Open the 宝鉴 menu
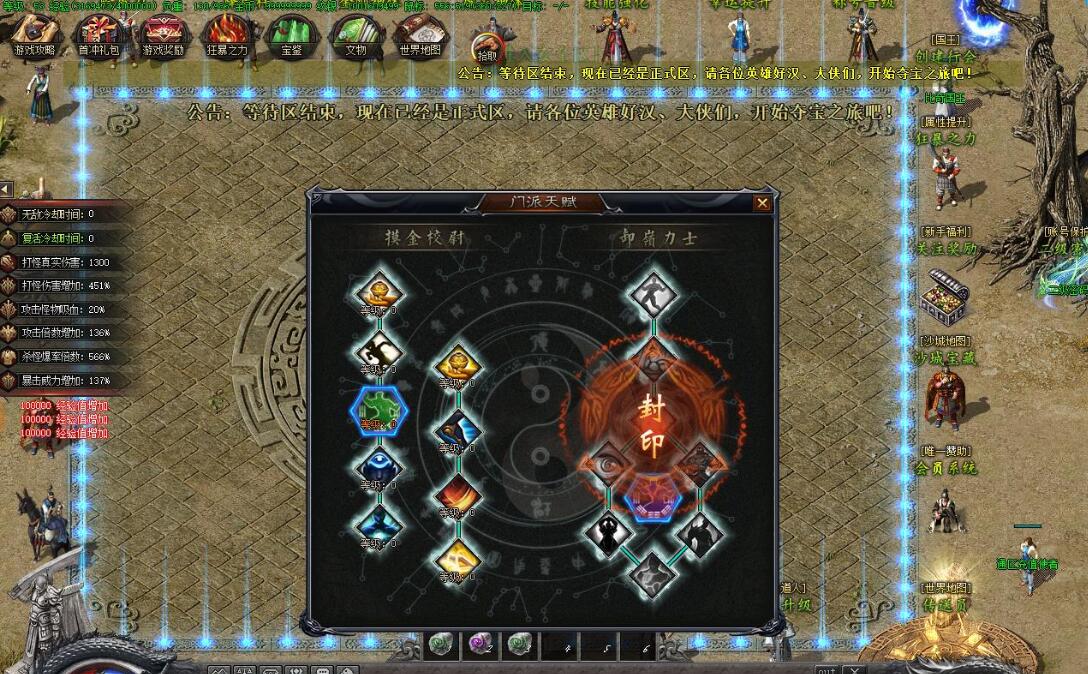1088x674 pixels. (291, 35)
